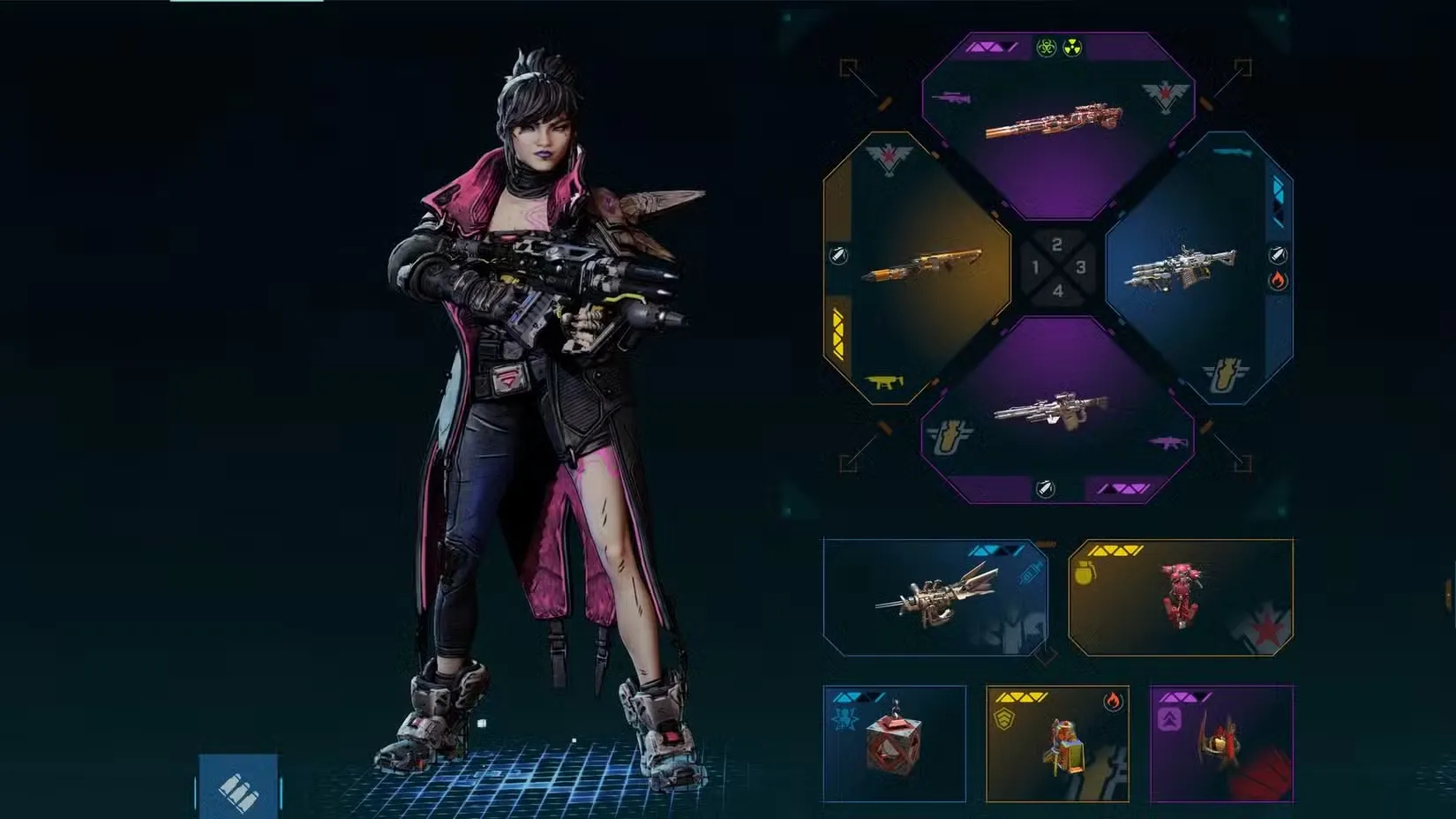1456x819 pixels.
Task: Switch to weapon slot 4 in the center wheel
Action: tap(1057, 289)
